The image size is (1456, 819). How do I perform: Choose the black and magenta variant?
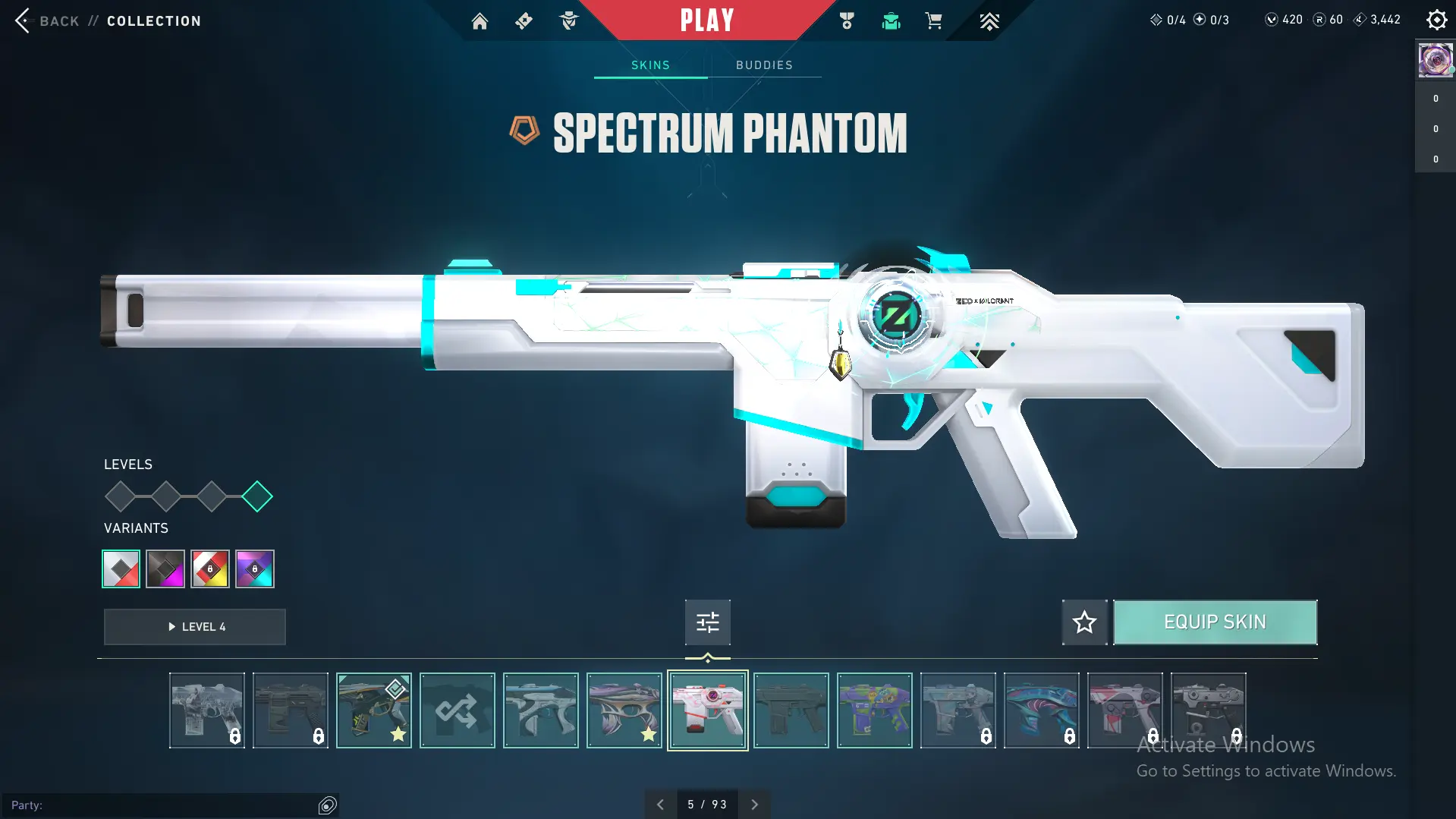tap(165, 569)
